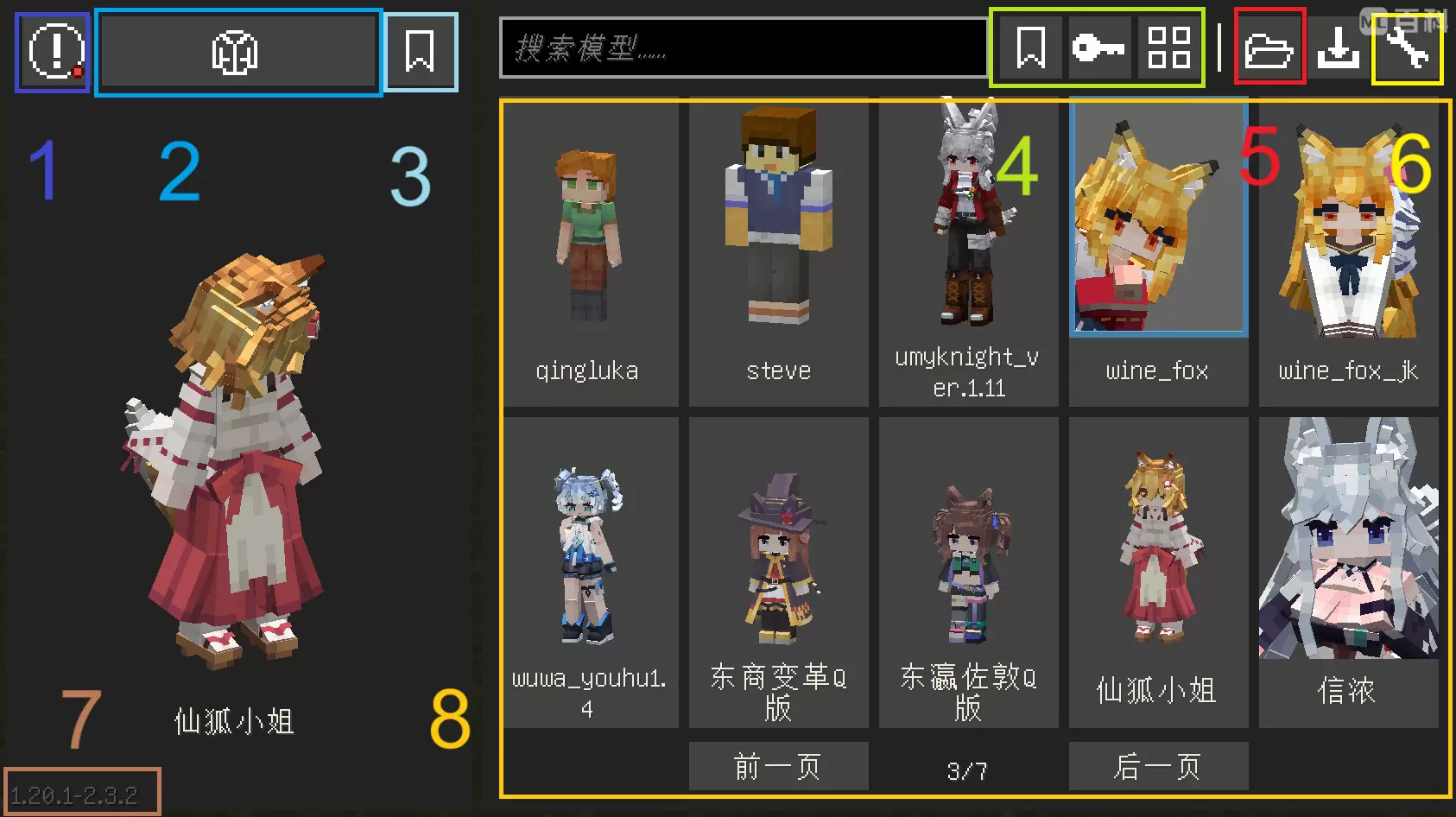Open the grid view layout icon
1456x817 pixels.
pos(1168,47)
